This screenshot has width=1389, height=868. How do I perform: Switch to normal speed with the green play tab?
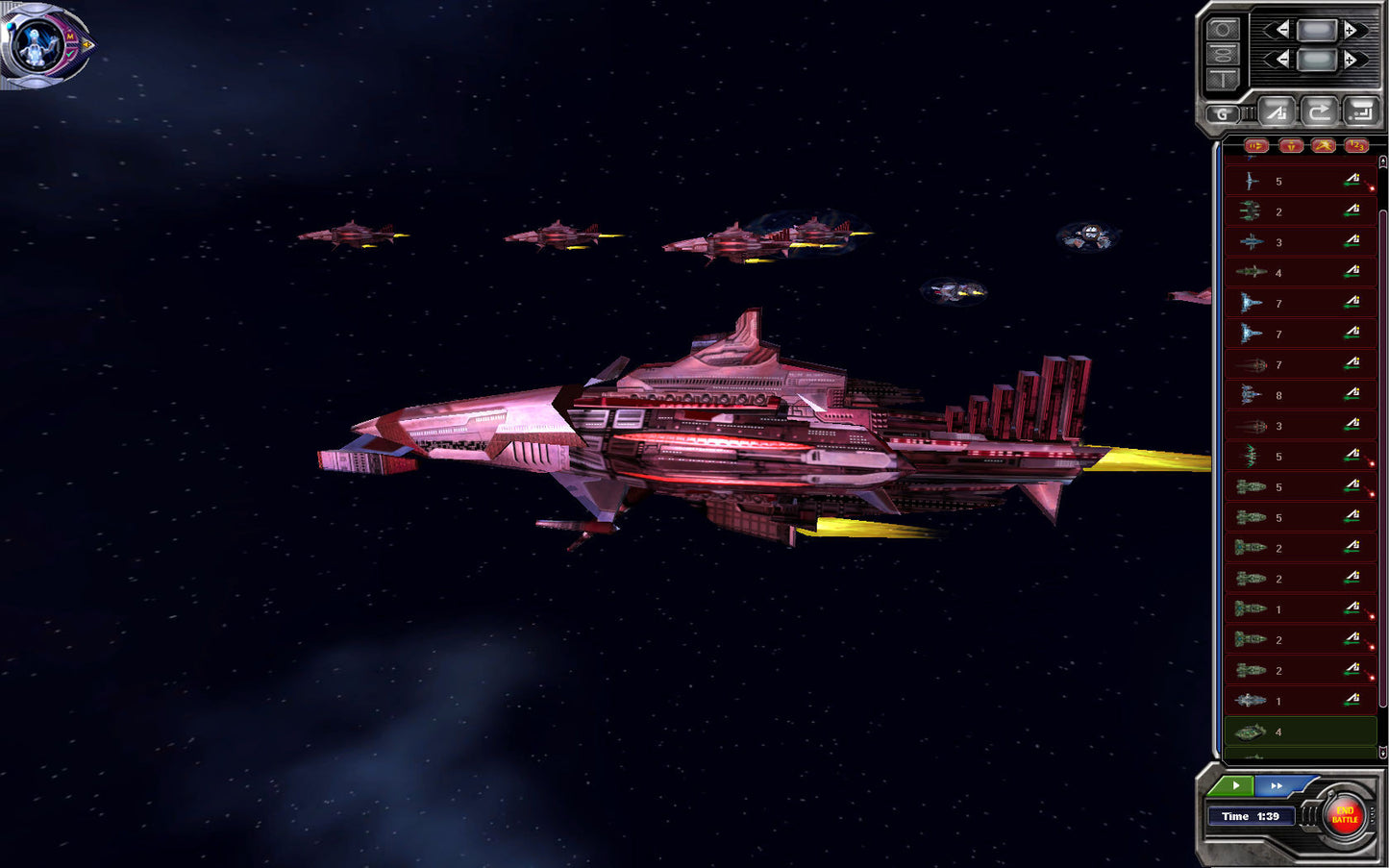1235,786
